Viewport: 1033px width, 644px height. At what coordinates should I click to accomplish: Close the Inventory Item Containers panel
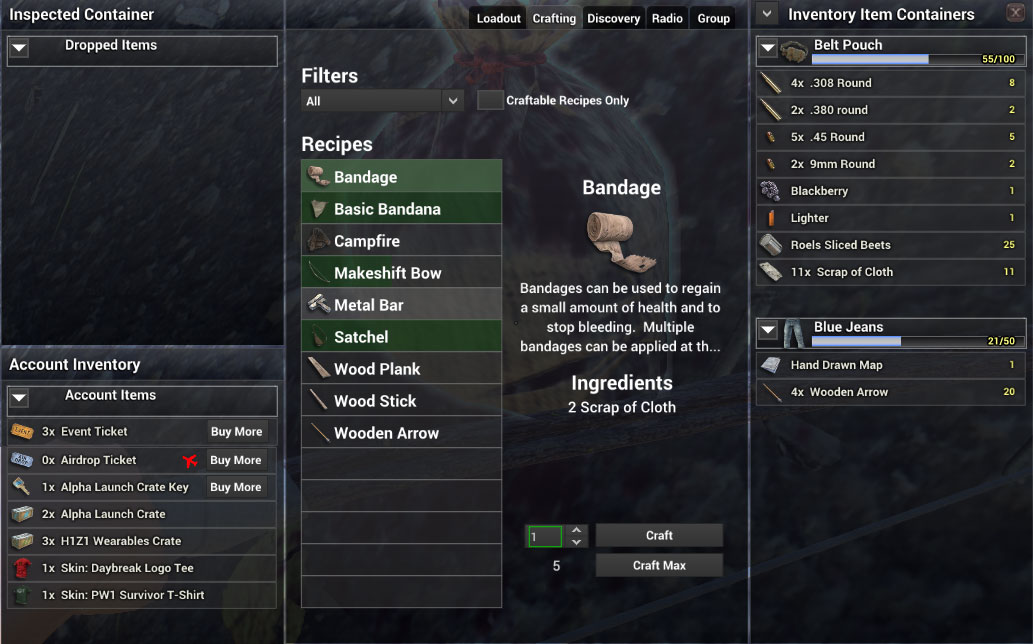pos(1014,14)
